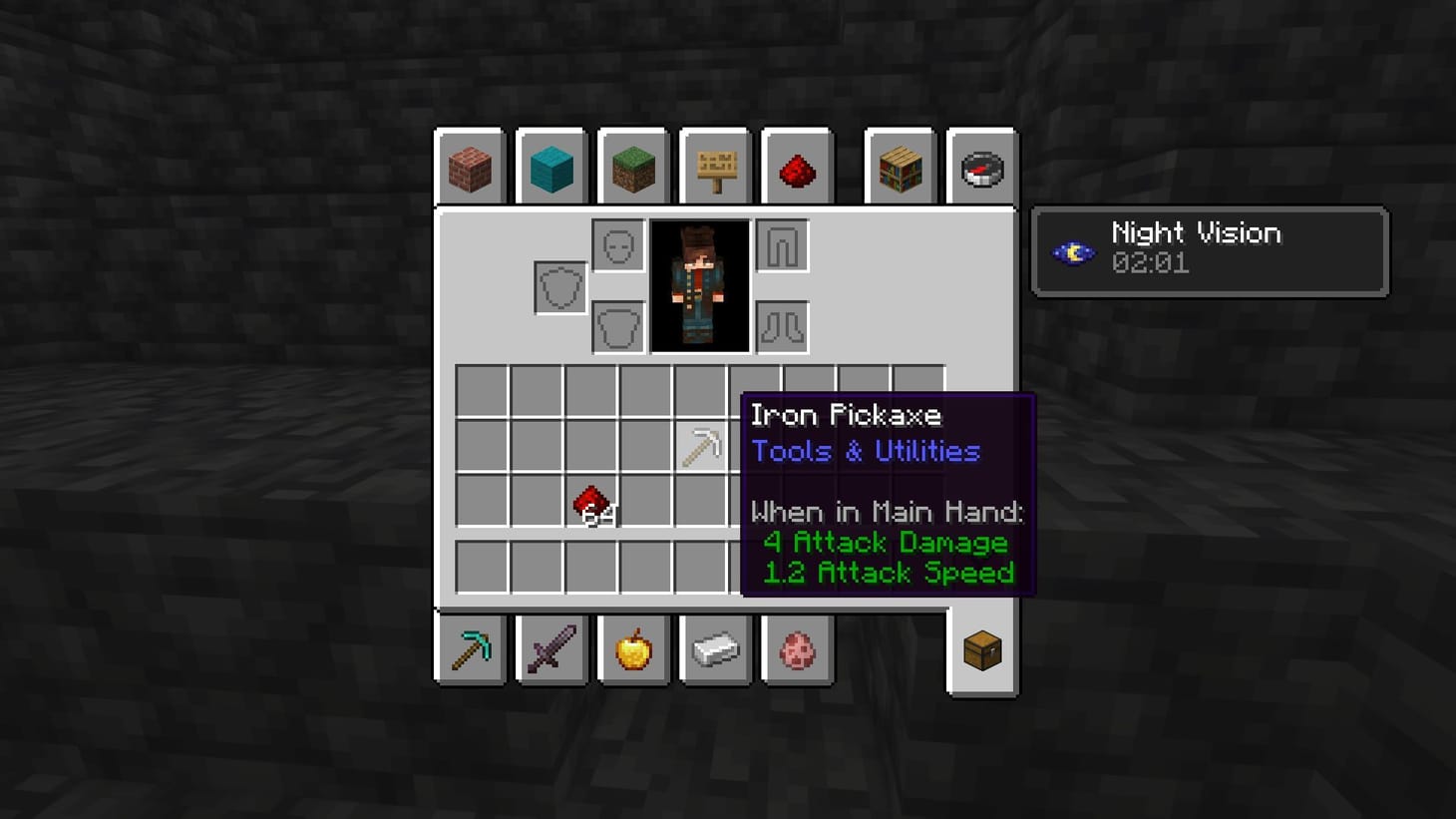Open the Functional Blocks sign tab
Viewport: 1456px width, 819px height.
(x=715, y=168)
